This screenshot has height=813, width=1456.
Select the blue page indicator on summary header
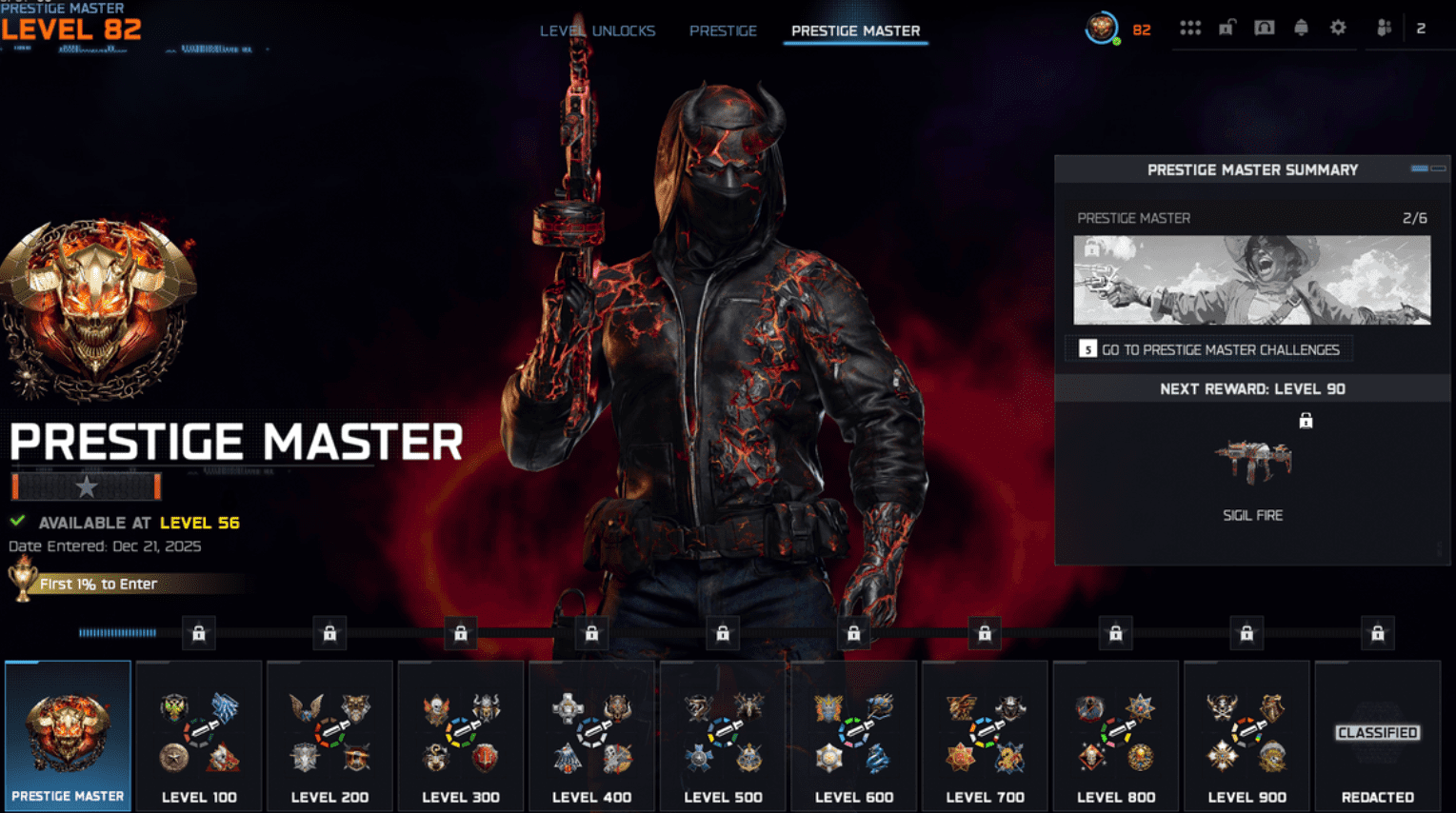point(1419,168)
